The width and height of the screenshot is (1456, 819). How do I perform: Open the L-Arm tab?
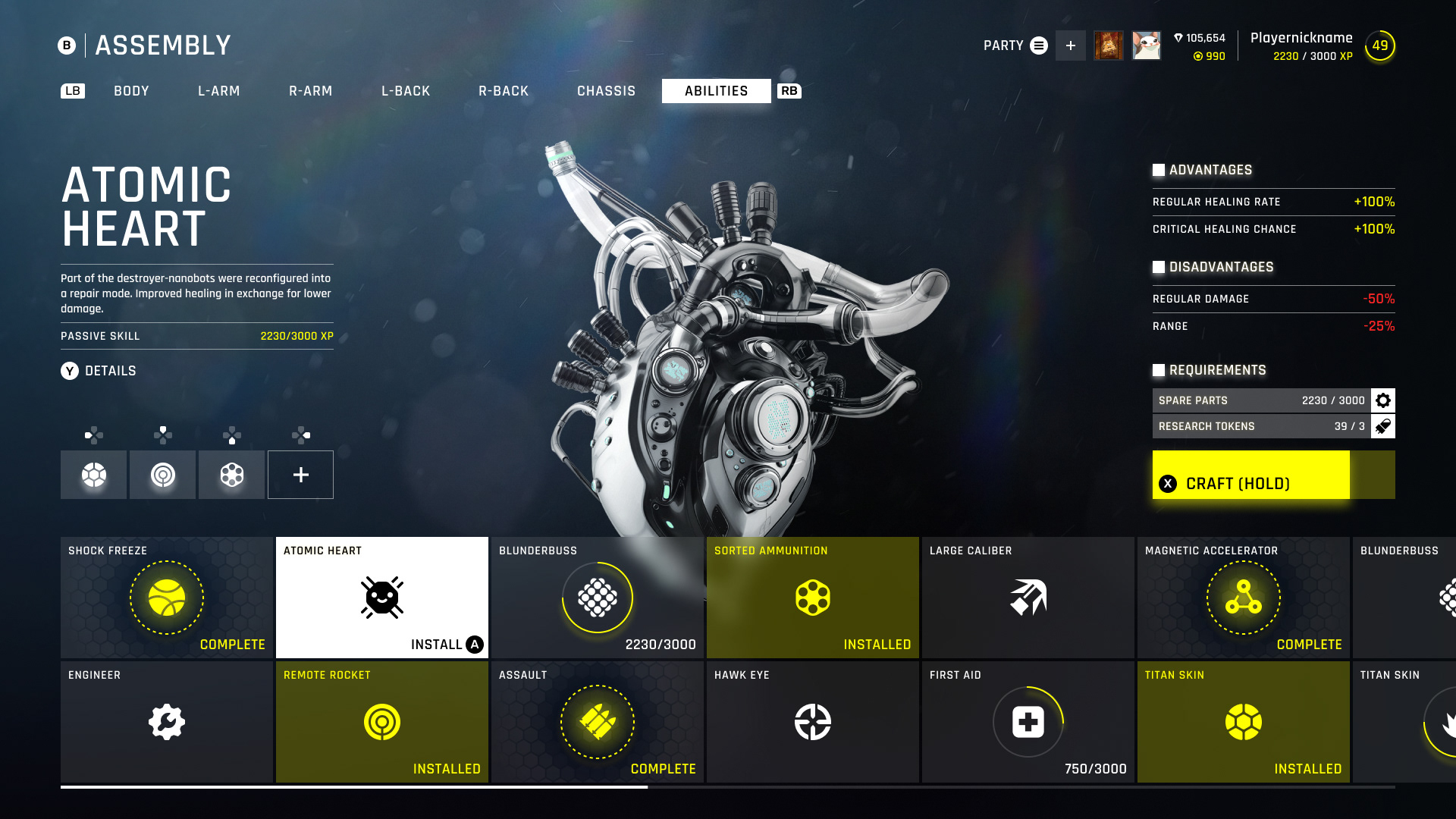[x=218, y=91]
